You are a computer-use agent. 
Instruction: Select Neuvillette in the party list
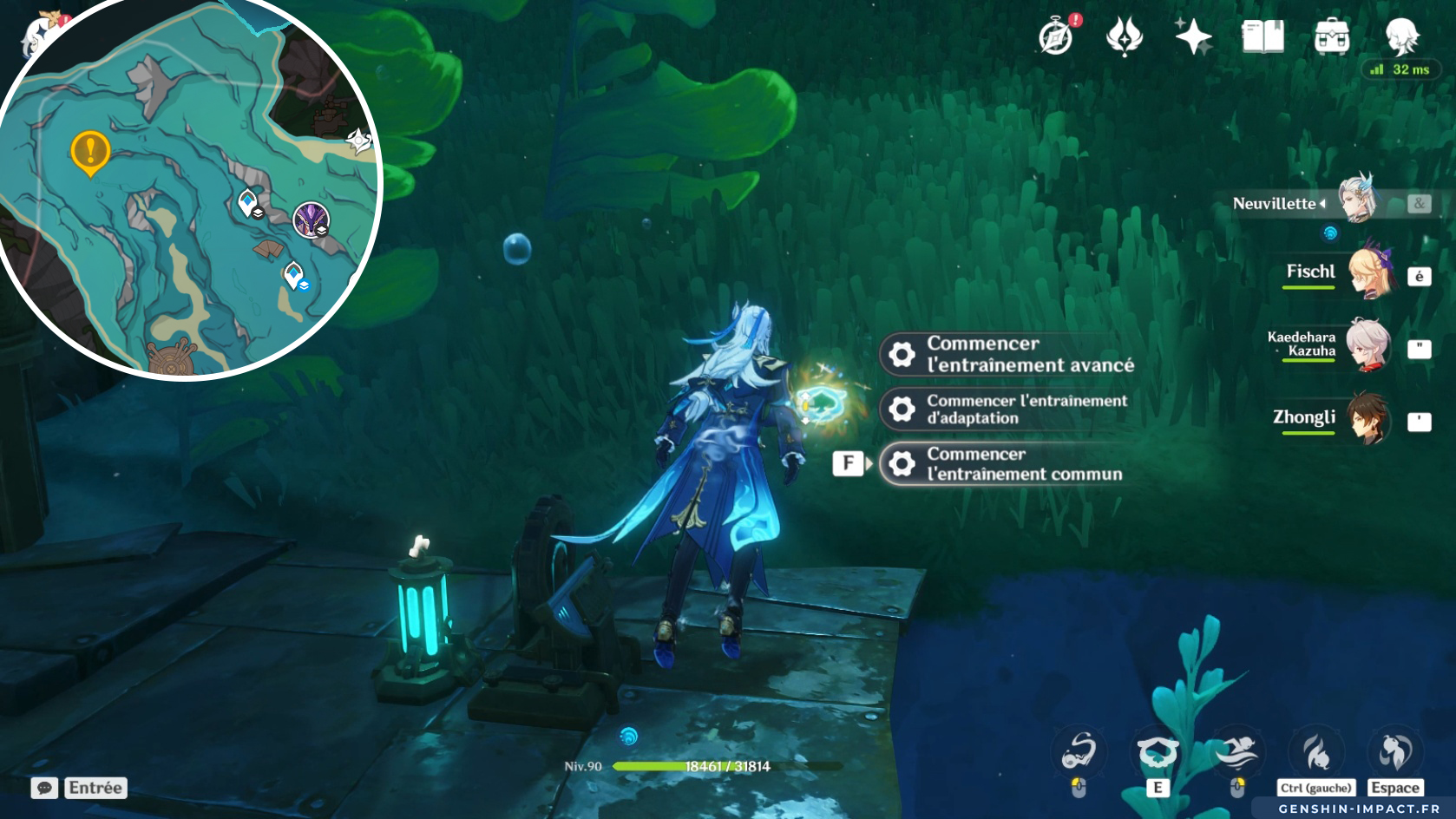point(1360,201)
